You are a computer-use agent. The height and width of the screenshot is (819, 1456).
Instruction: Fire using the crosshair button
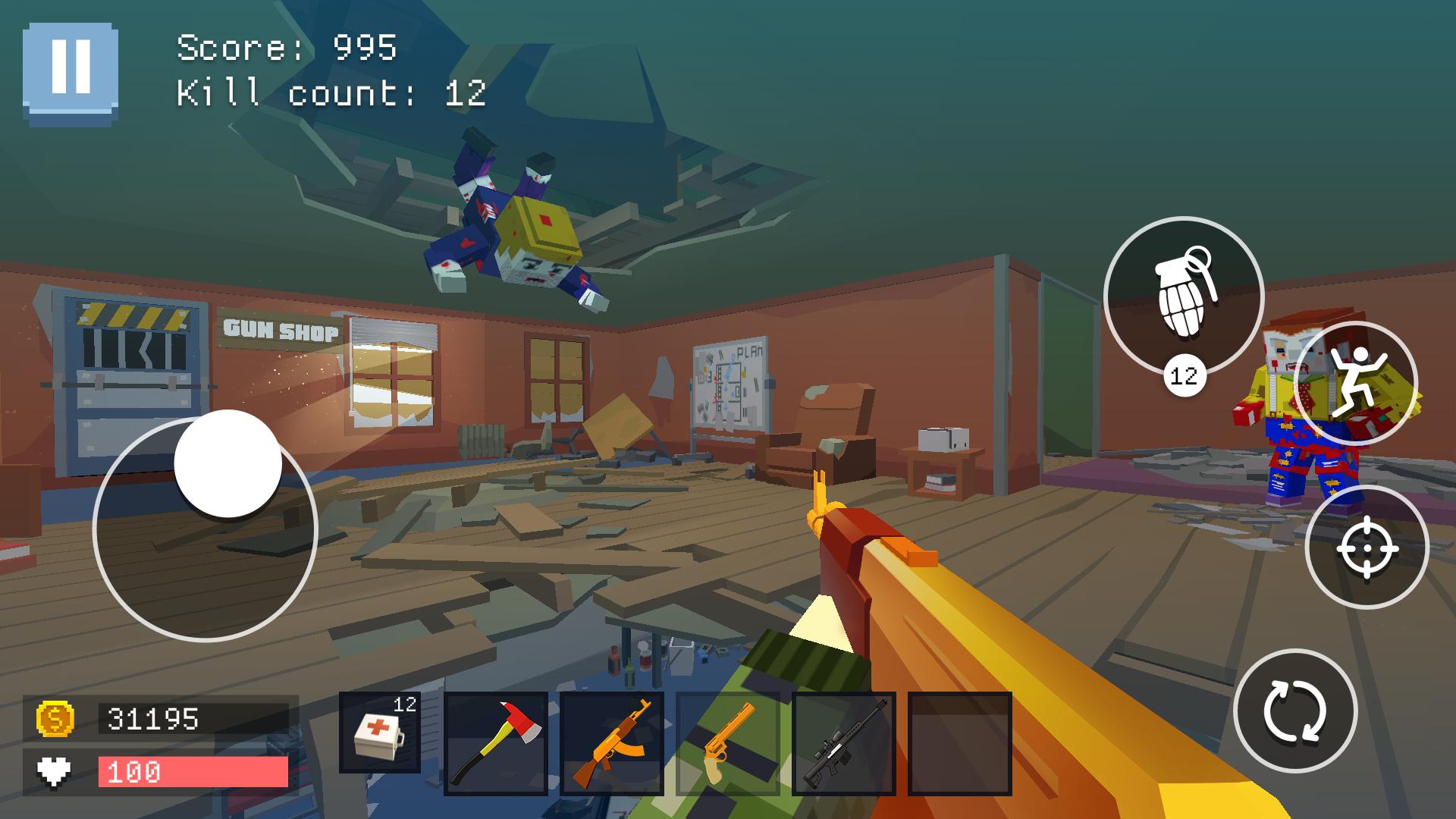click(x=1367, y=547)
